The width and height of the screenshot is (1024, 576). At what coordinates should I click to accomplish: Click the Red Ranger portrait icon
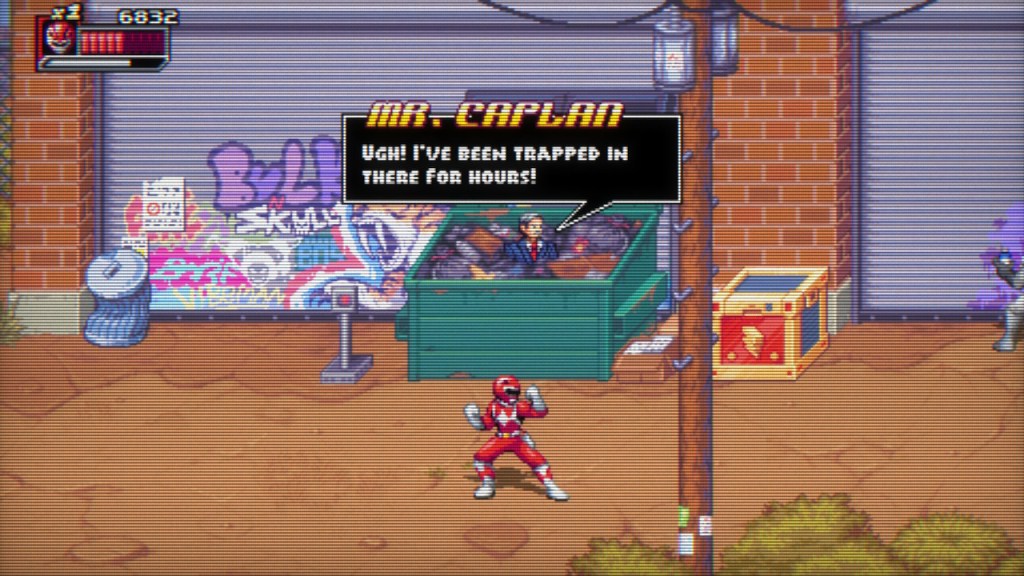coord(60,40)
